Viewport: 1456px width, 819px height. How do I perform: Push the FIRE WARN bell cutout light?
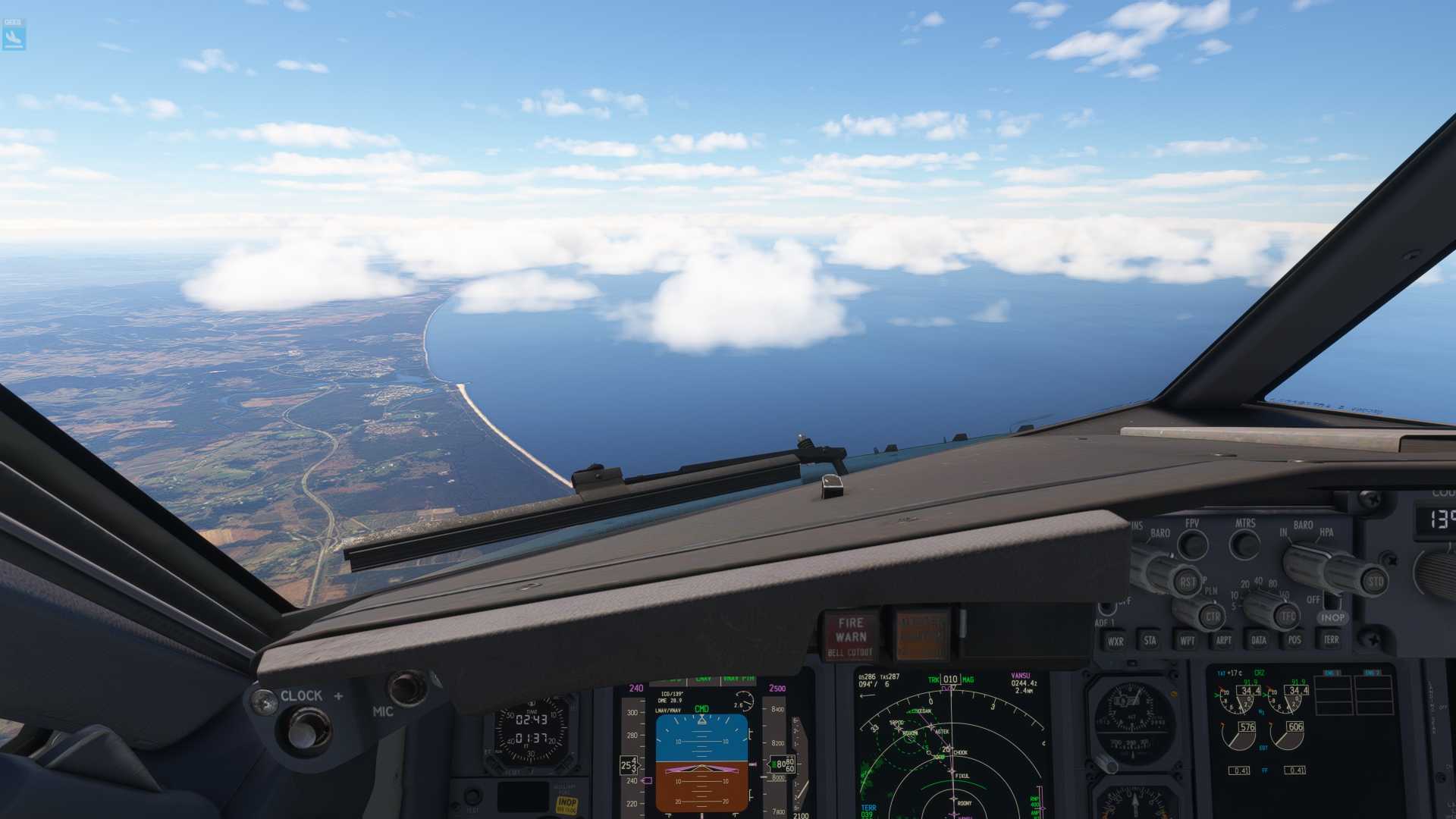850,635
